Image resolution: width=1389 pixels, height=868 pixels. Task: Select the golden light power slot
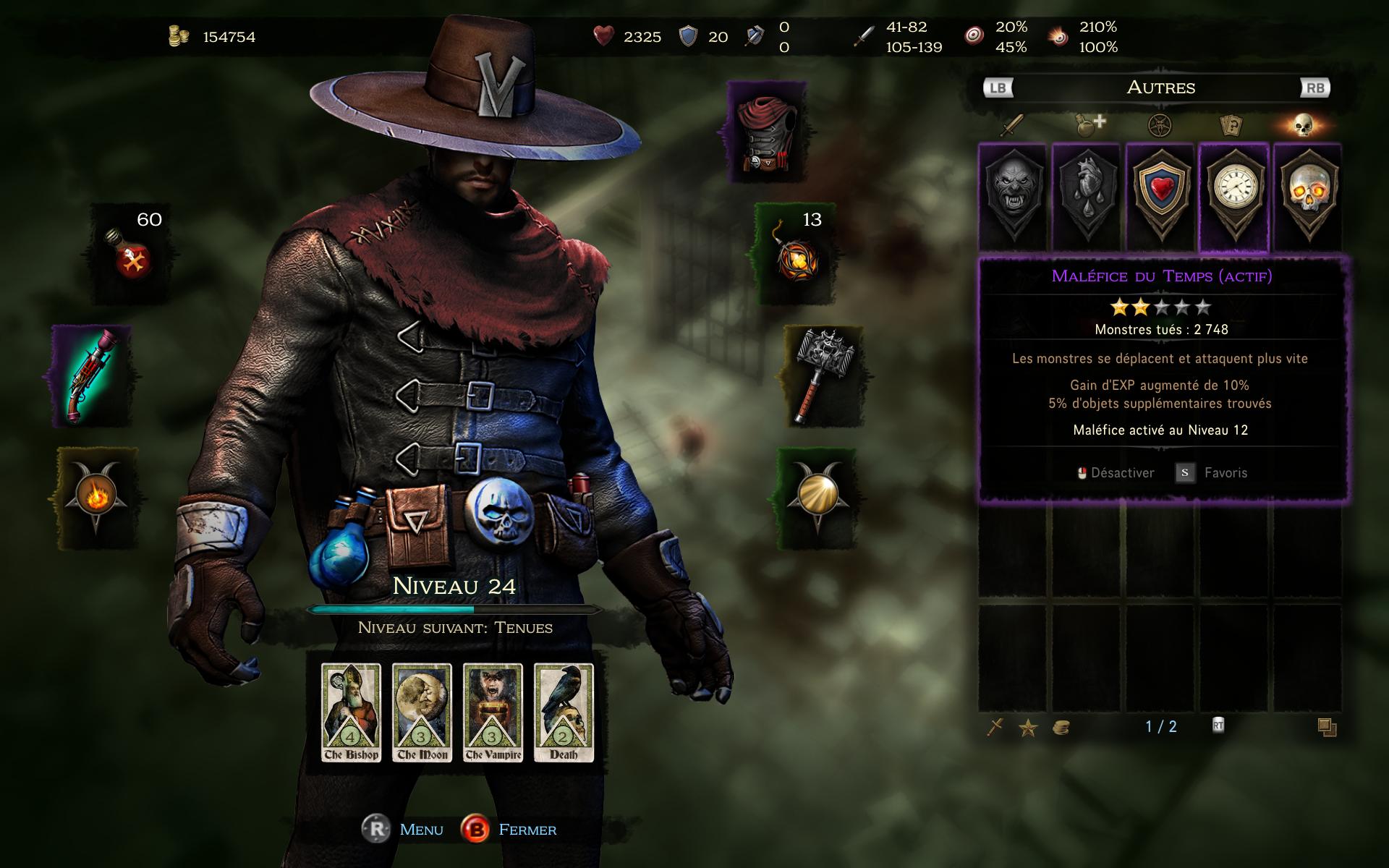point(817,496)
